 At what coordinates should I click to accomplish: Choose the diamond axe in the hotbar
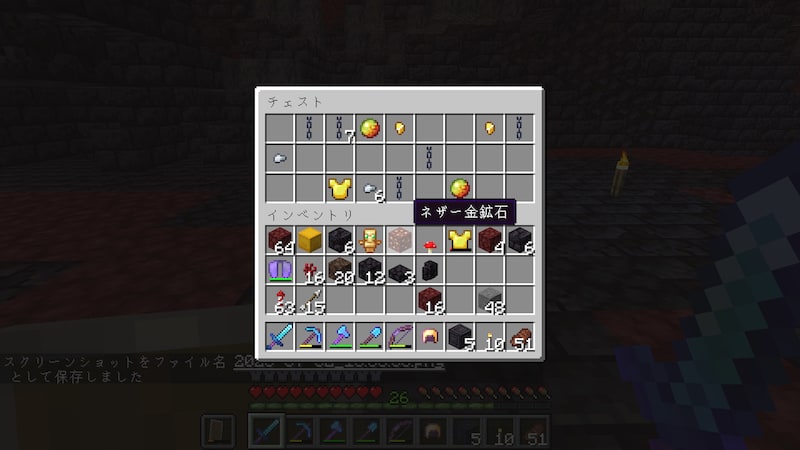pos(340,338)
